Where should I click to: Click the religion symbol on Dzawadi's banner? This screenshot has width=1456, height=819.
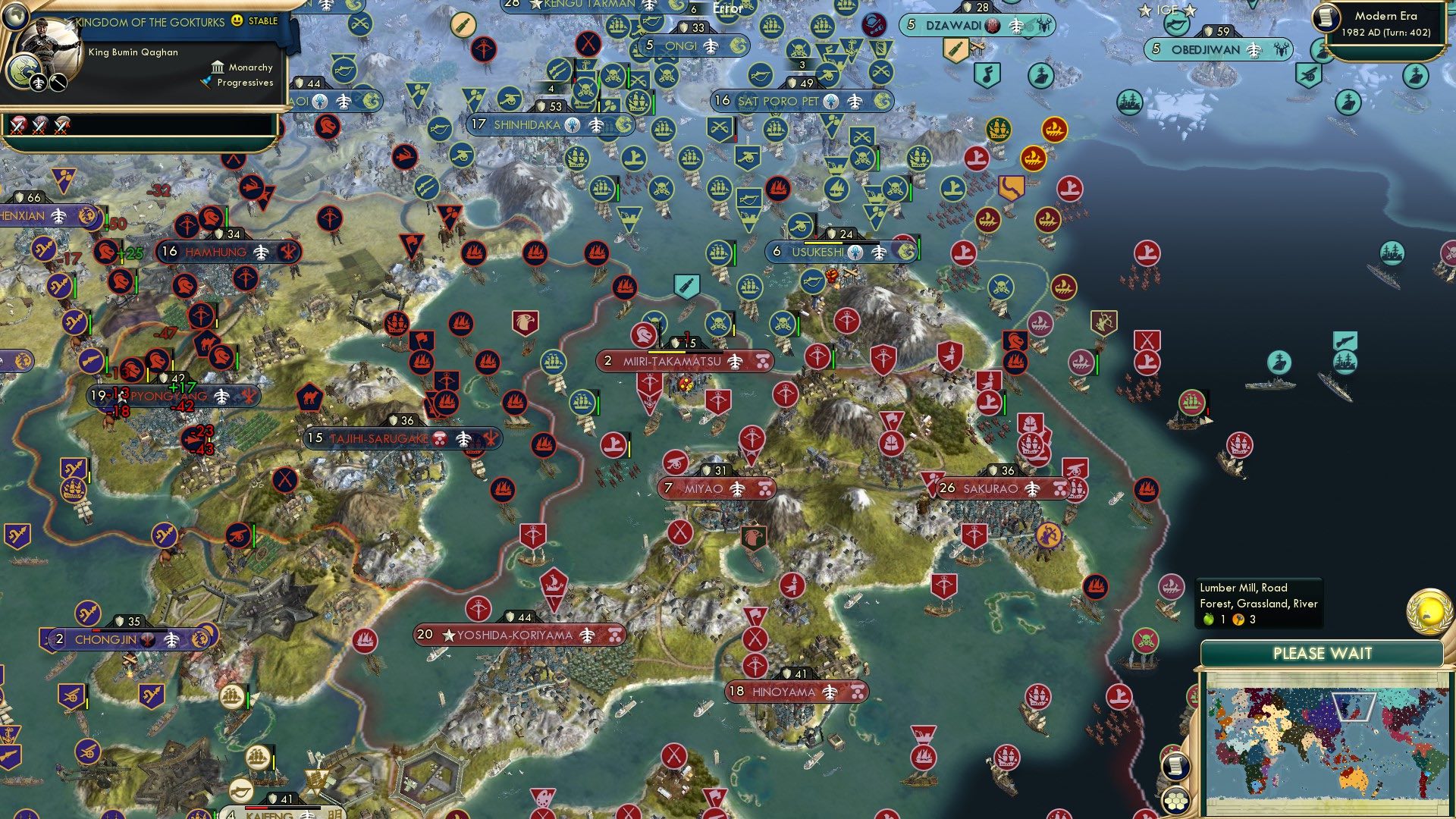pos(993,25)
